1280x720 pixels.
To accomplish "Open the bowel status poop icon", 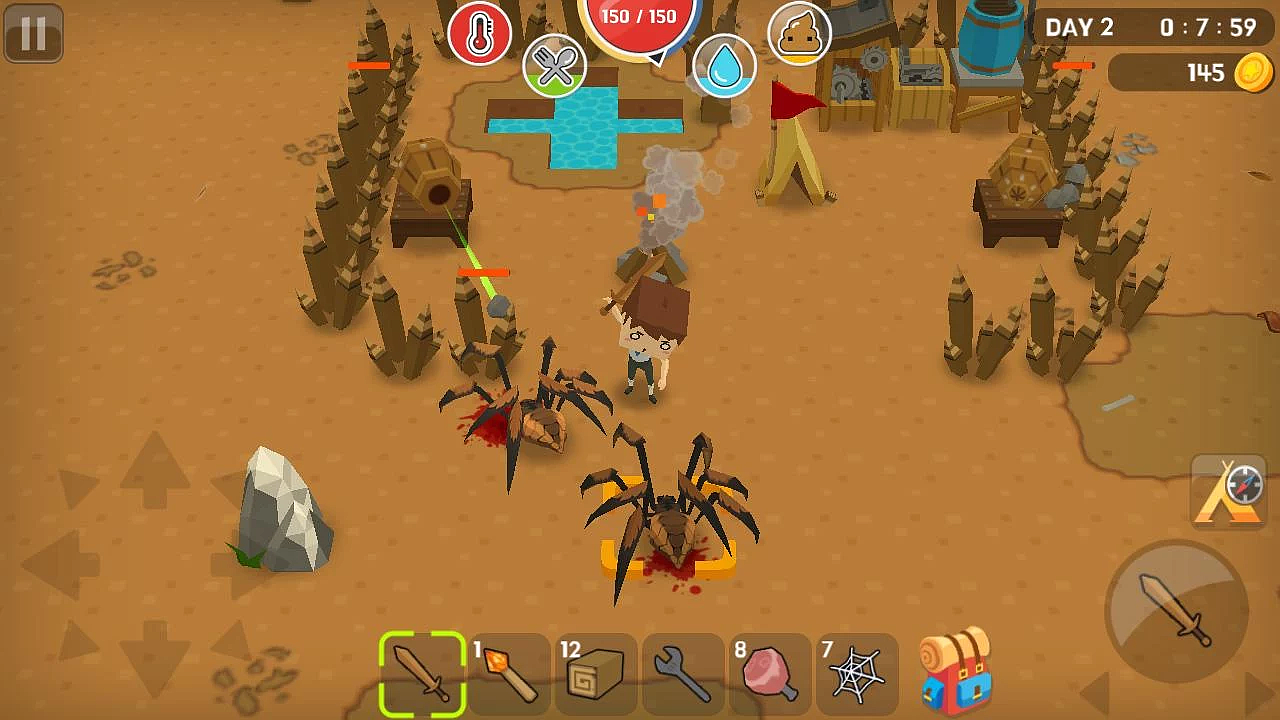I will click(800, 33).
